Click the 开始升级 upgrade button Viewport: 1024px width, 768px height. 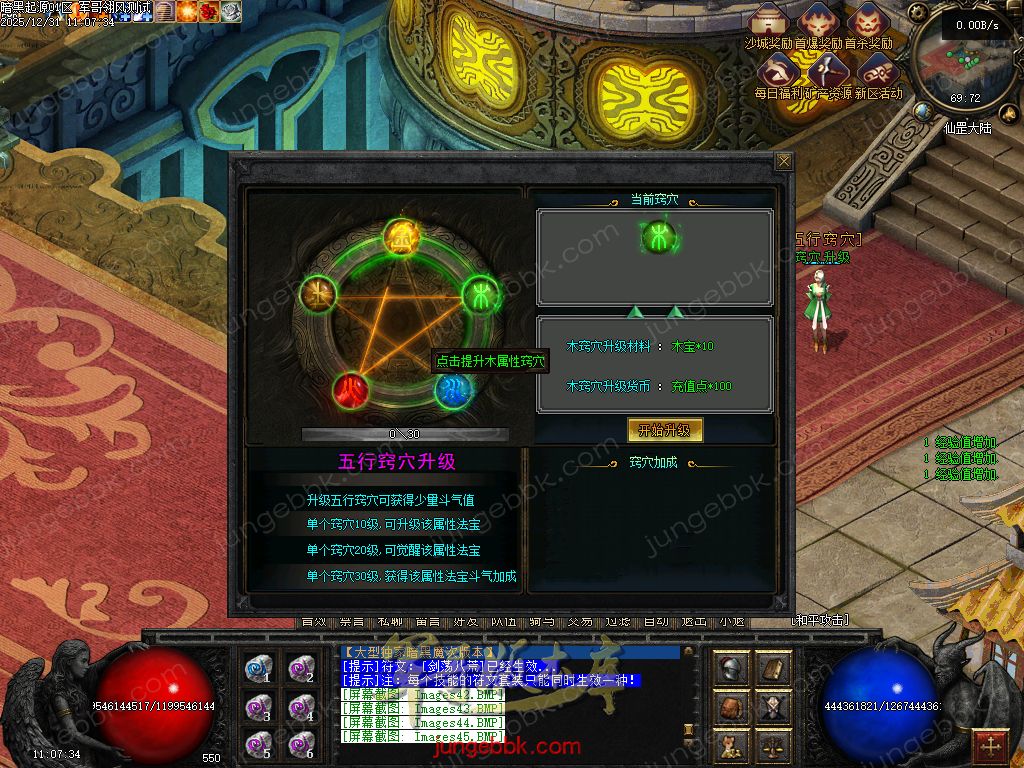pos(665,430)
